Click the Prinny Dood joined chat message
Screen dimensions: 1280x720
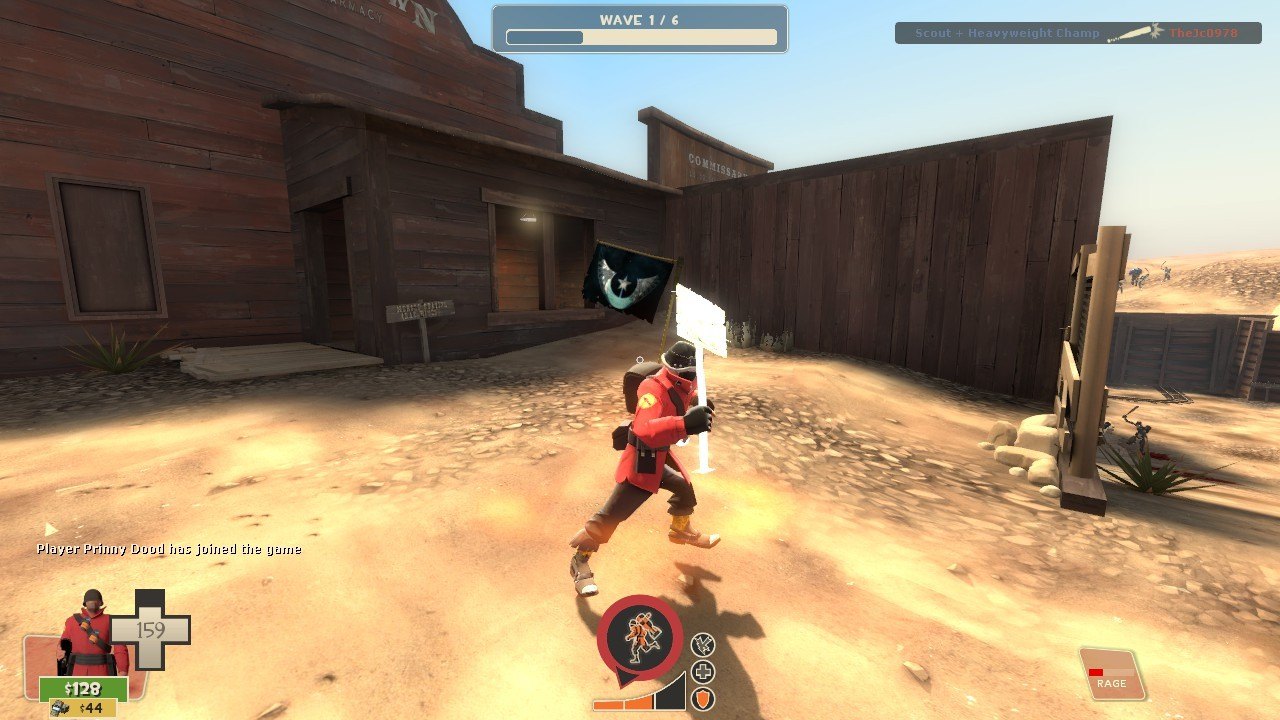(169, 549)
